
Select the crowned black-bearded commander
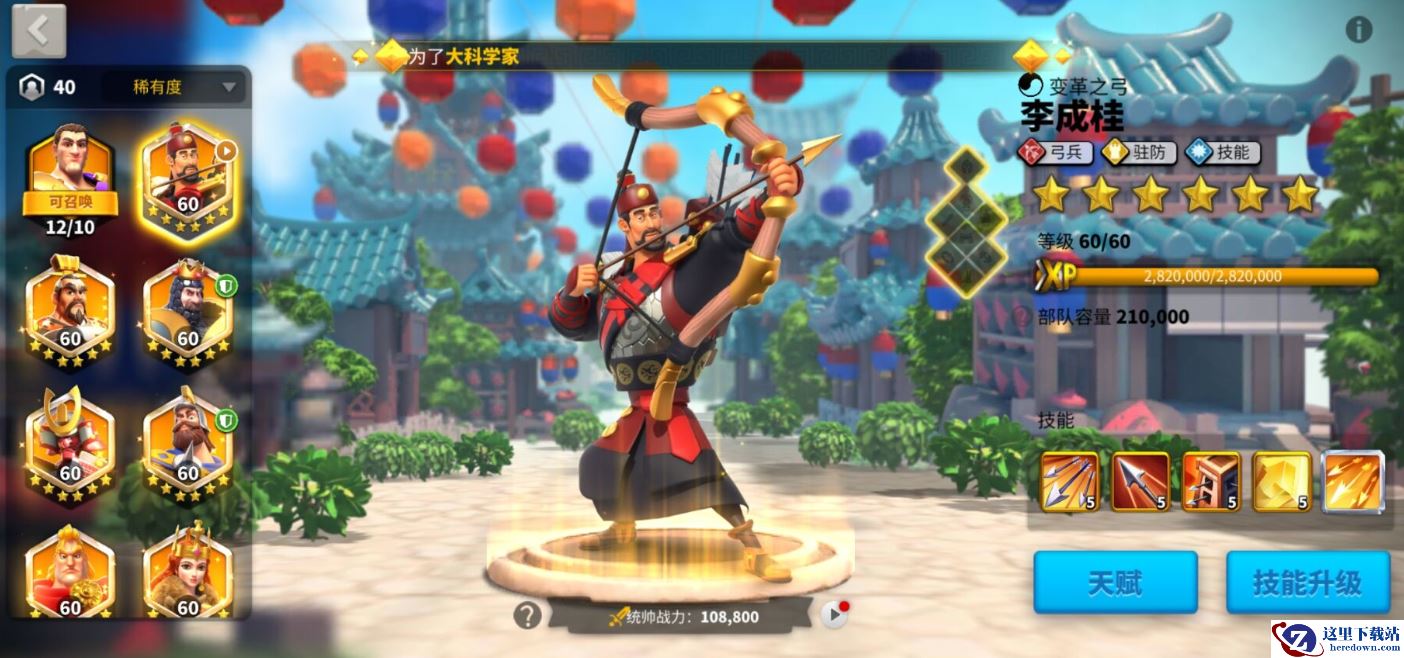[x=188, y=310]
